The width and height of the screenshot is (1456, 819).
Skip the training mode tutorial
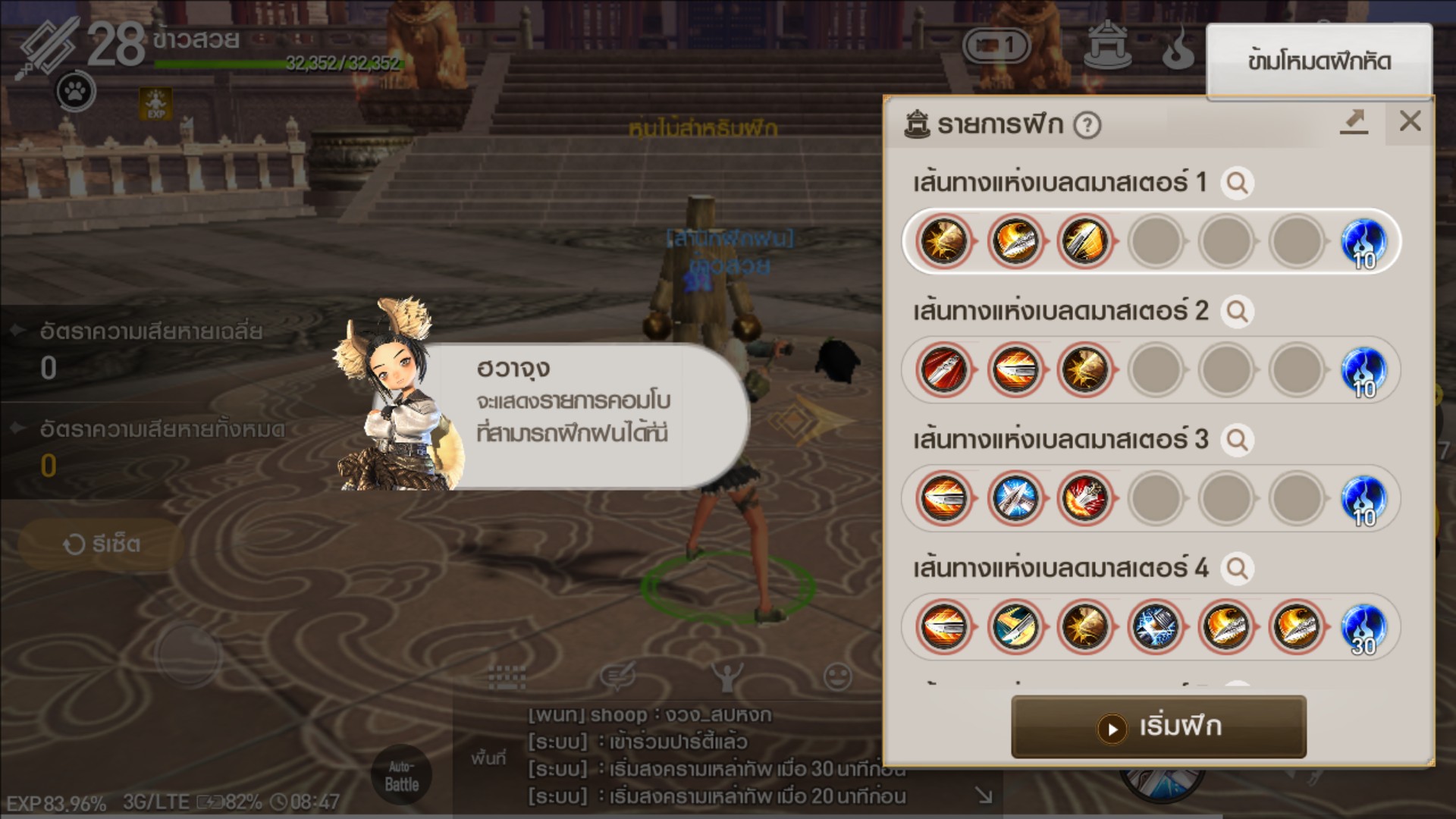point(1319,61)
